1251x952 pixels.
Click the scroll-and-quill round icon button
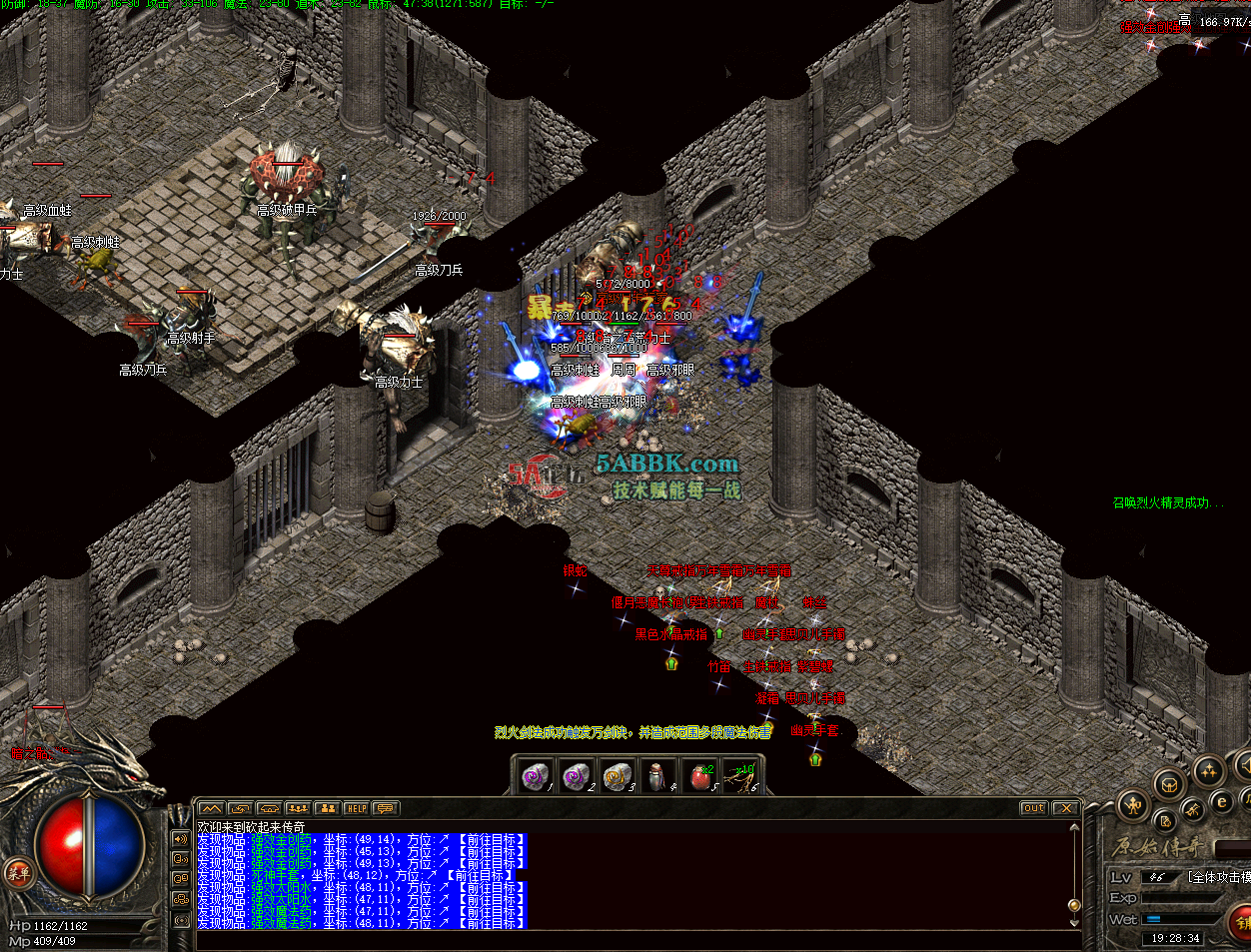(1165, 821)
